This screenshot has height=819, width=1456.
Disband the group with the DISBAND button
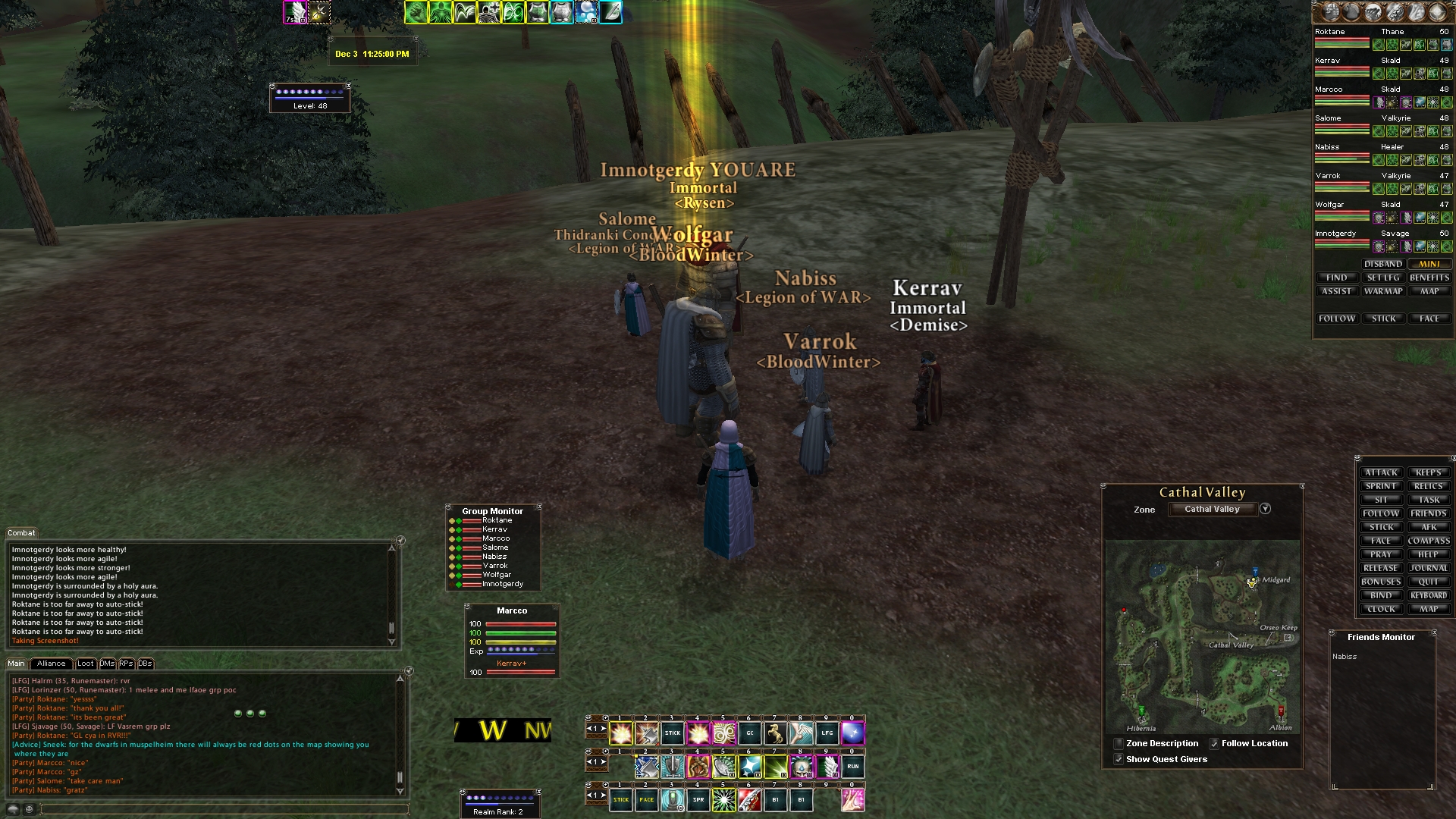(x=1383, y=264)
